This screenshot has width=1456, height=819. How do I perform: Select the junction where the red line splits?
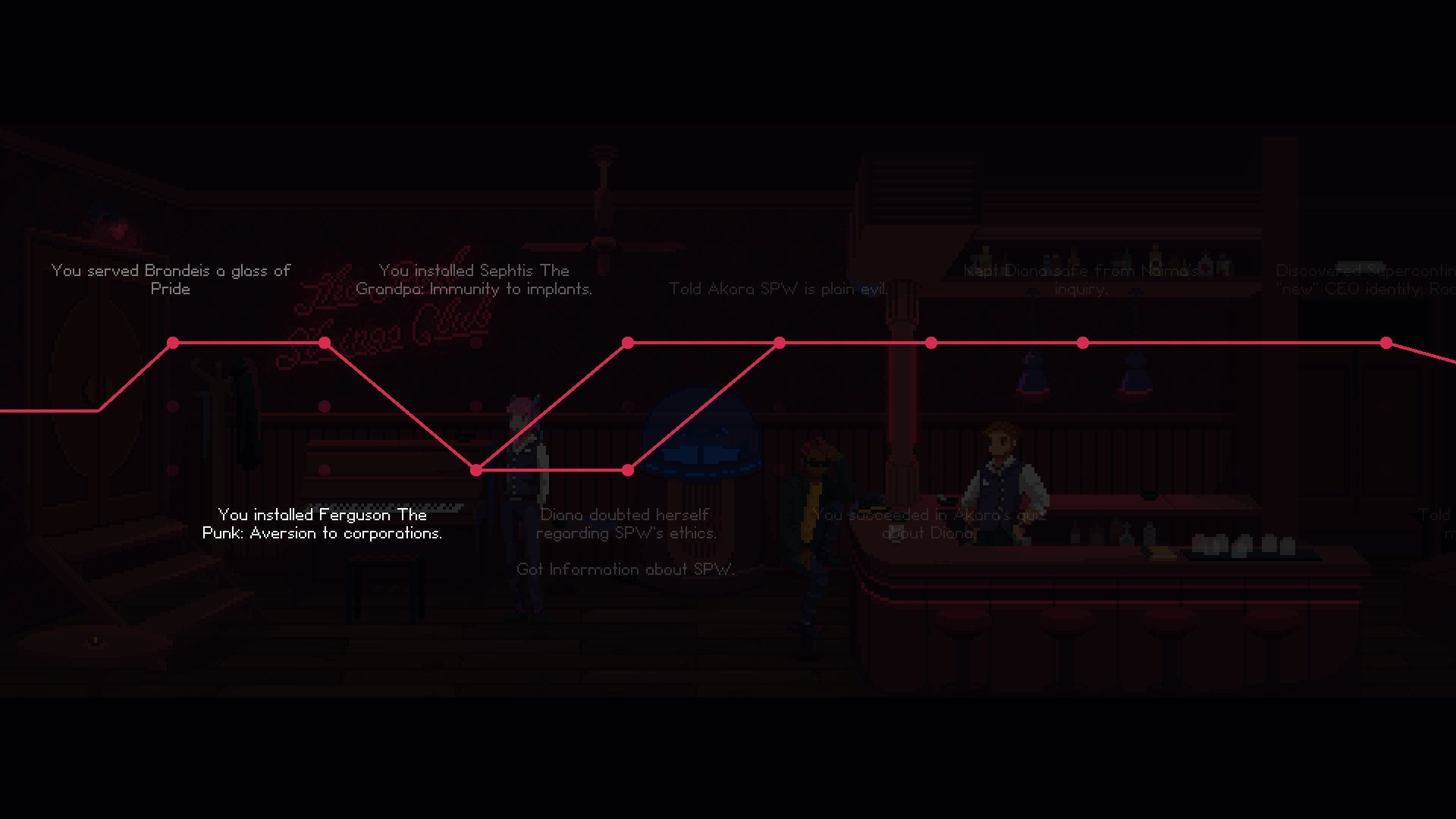click(475, 470)
